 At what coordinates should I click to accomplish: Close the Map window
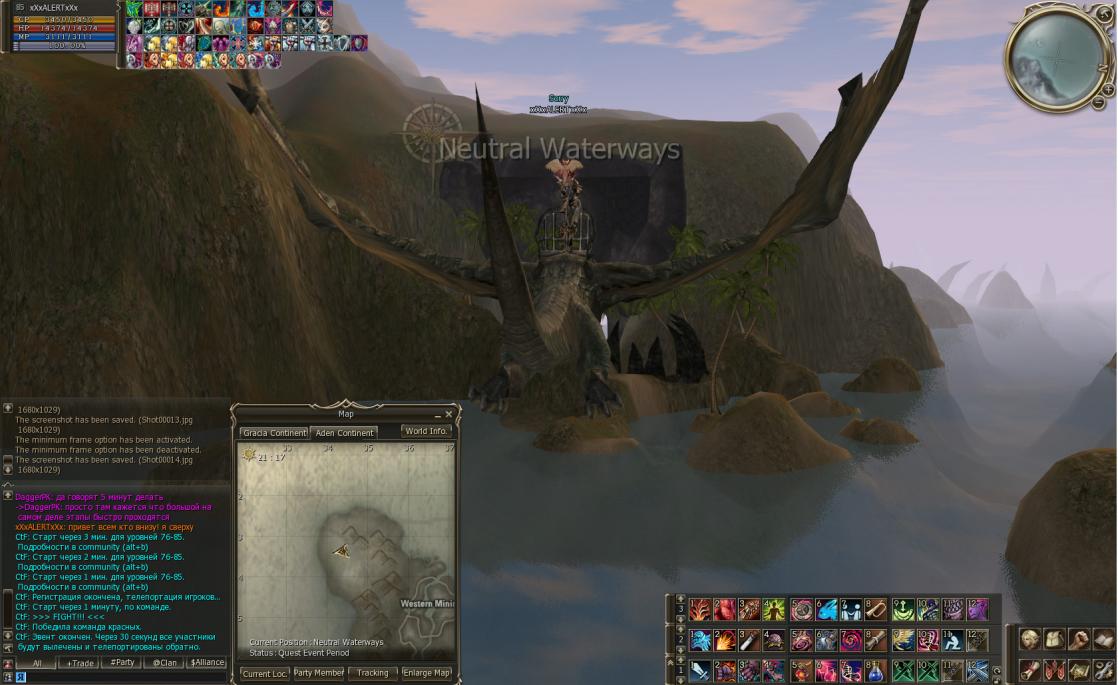pyautogui.click(x=448, y=414)
